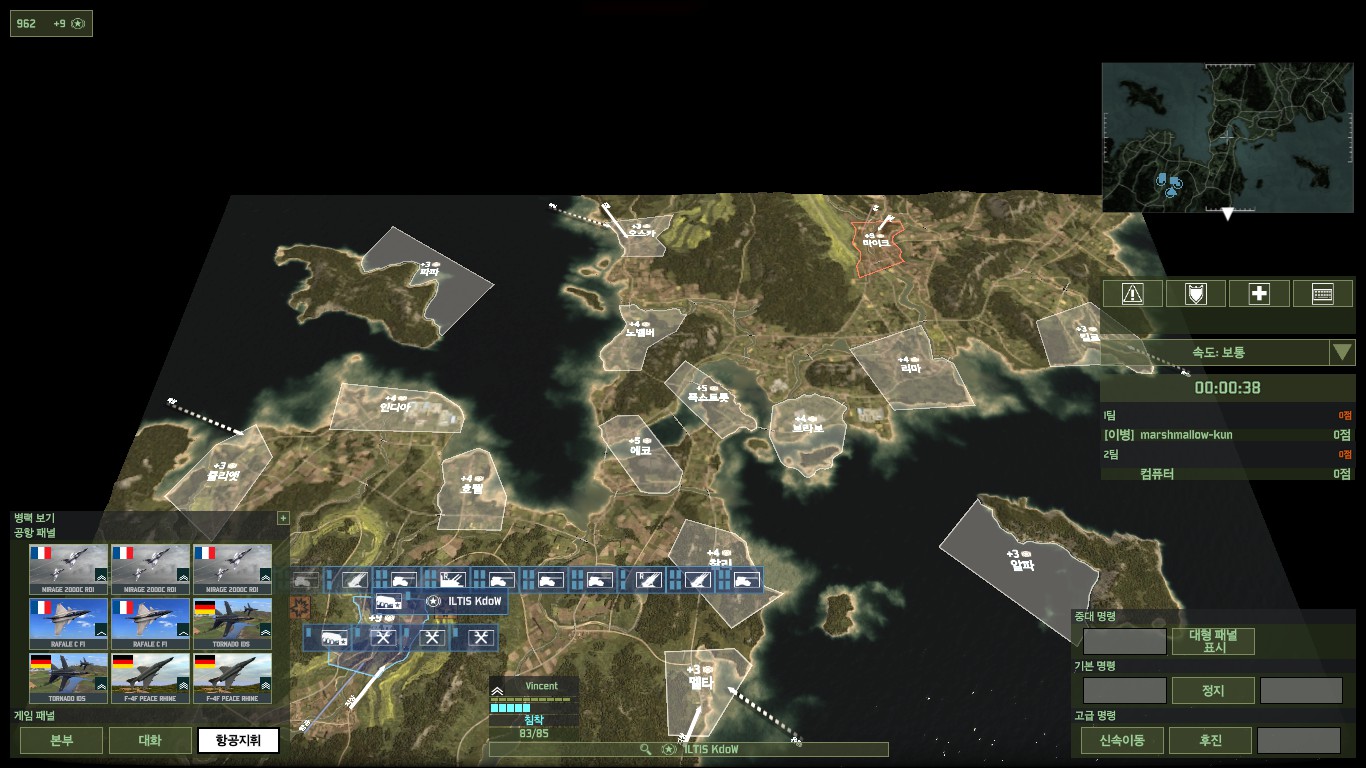Select the ILTIS KdoW command unit label
This screenshot has width=1366, height=768.
(464, 601)
